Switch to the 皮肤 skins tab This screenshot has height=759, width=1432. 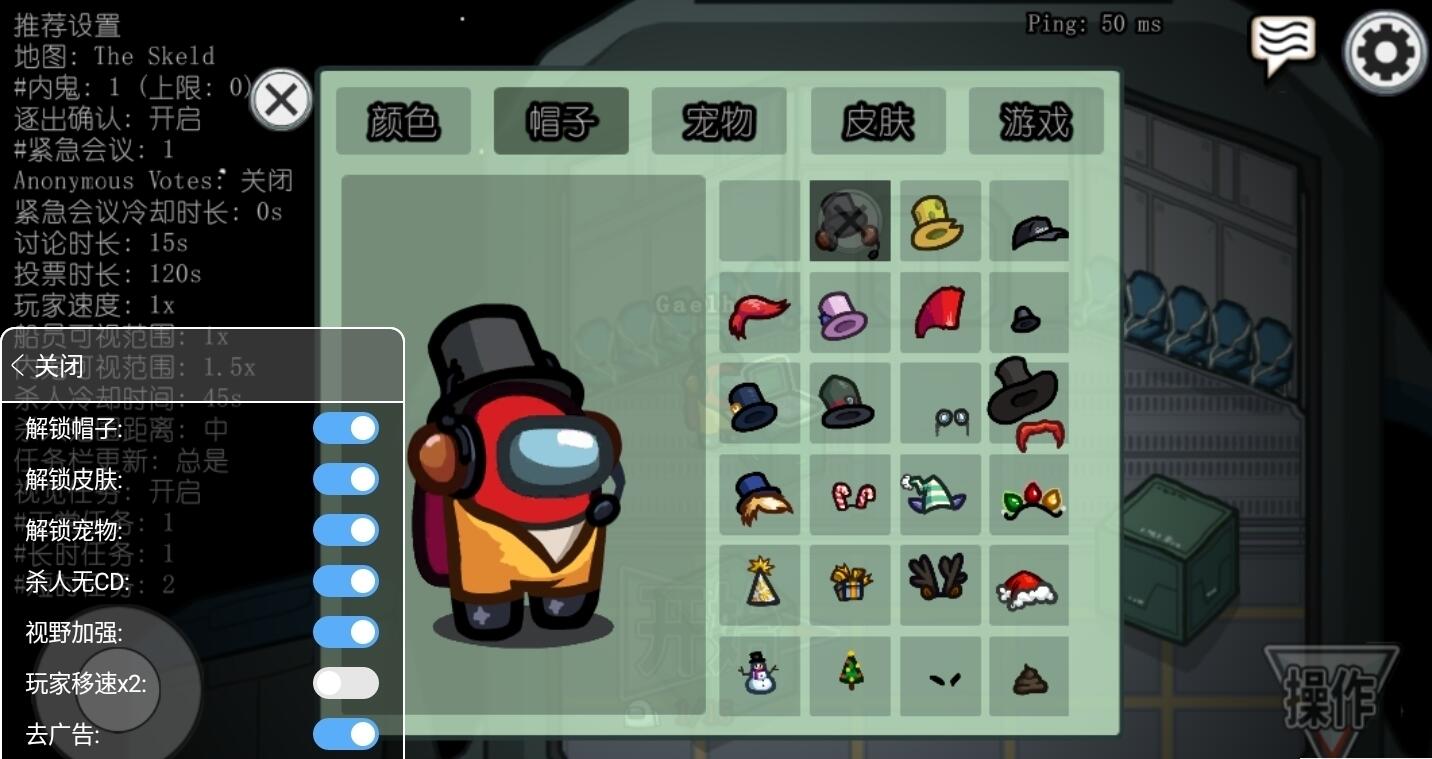point(877,121)
